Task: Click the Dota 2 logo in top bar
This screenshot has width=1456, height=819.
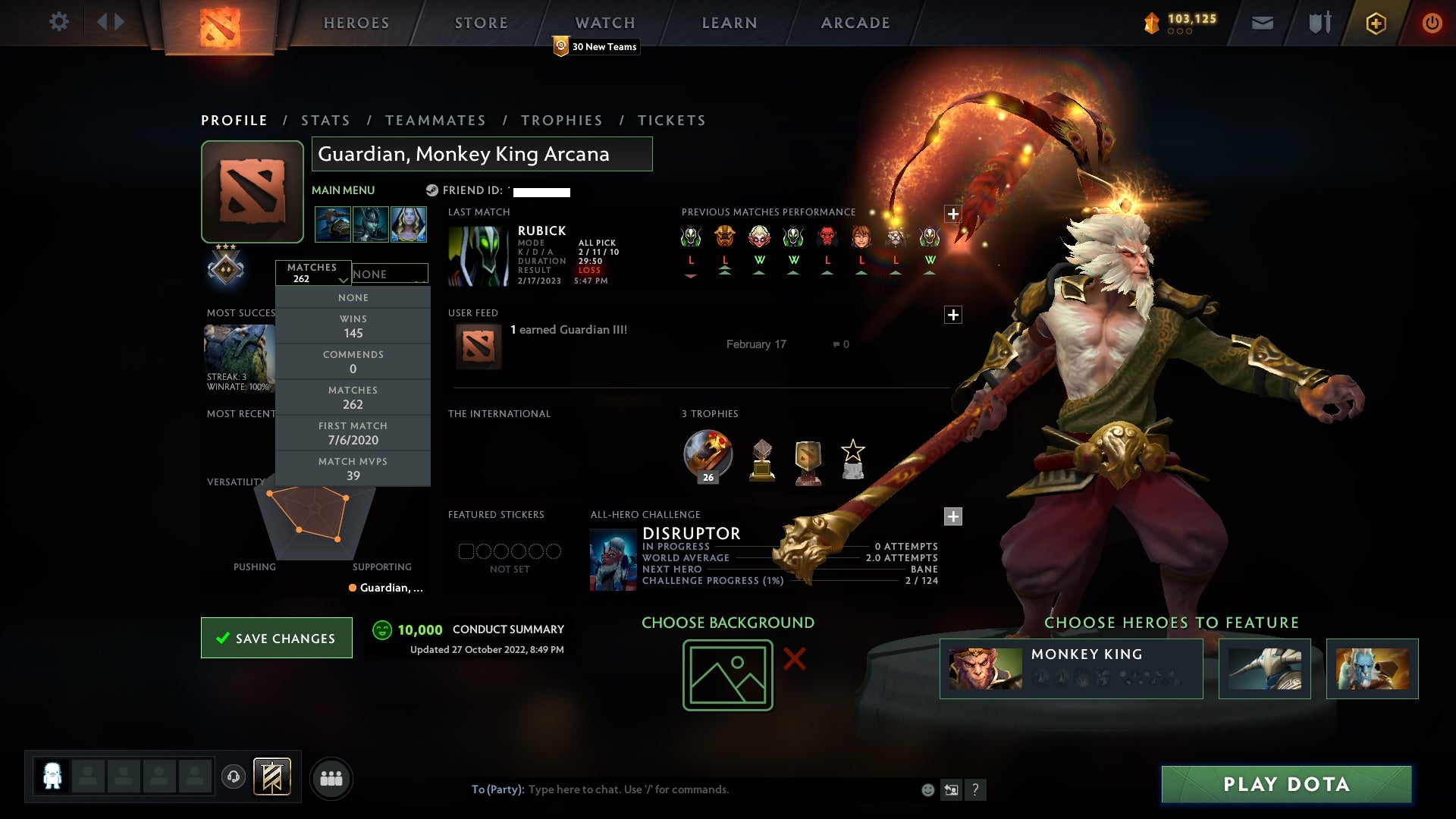Action: 218,22
